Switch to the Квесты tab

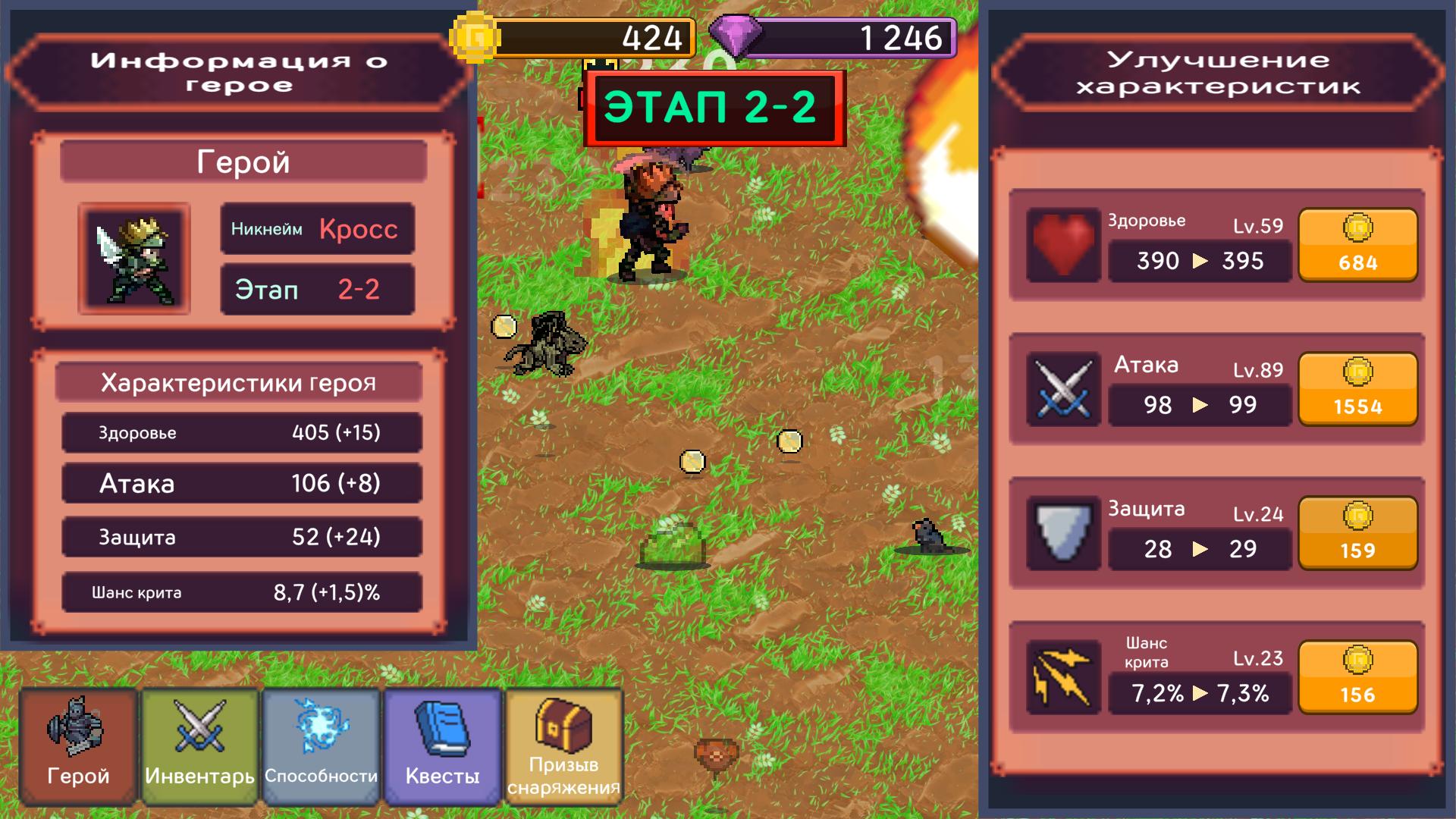click(441, 747)
